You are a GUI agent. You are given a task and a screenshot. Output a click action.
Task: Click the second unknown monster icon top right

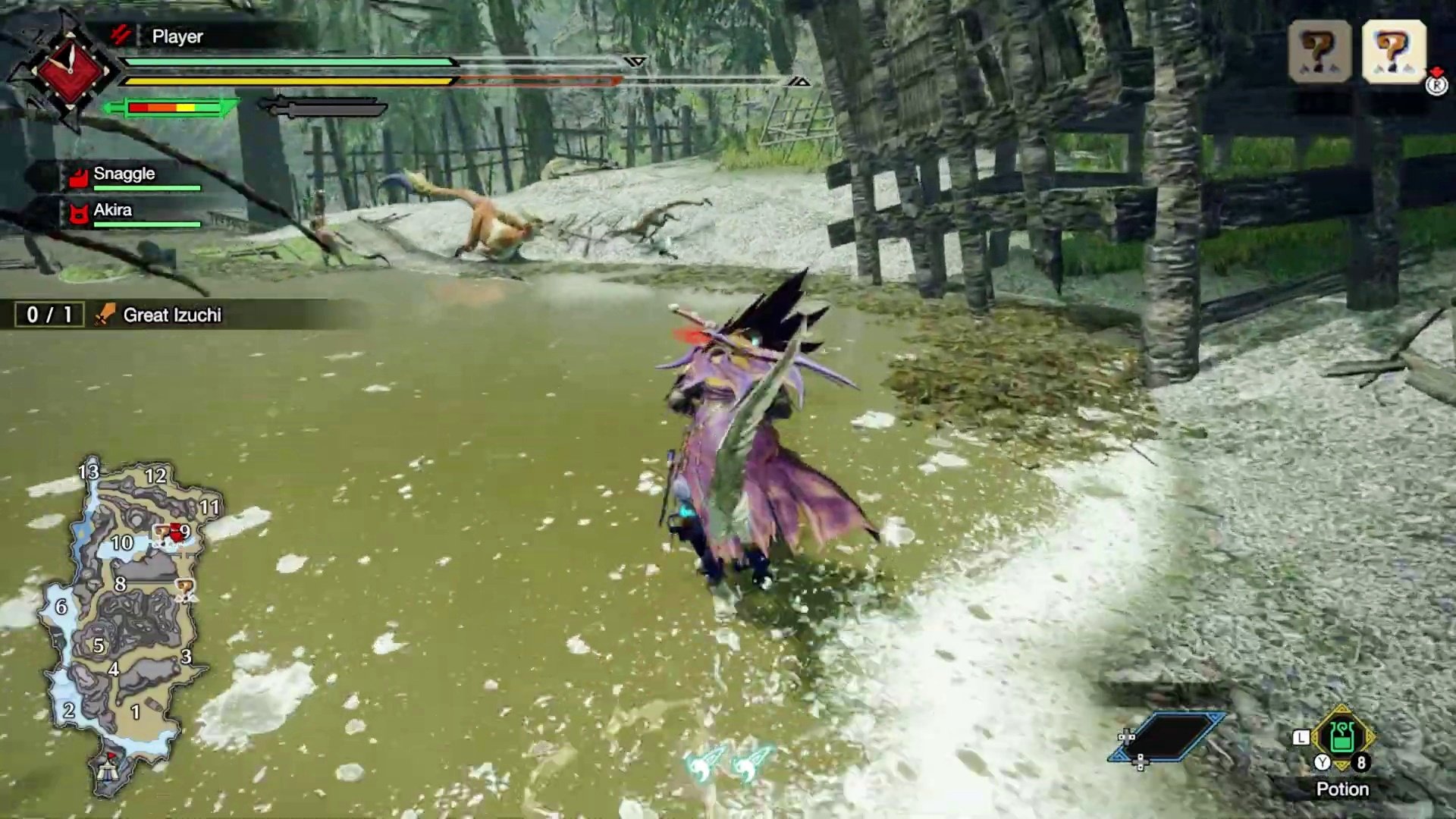coord(1394,52)
